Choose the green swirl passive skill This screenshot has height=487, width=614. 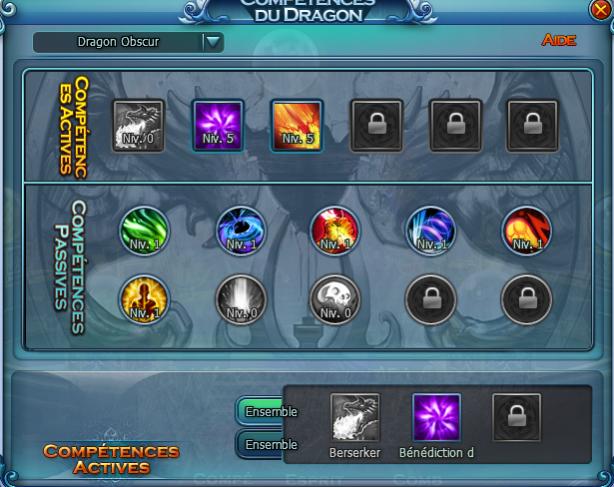[144, 230]
